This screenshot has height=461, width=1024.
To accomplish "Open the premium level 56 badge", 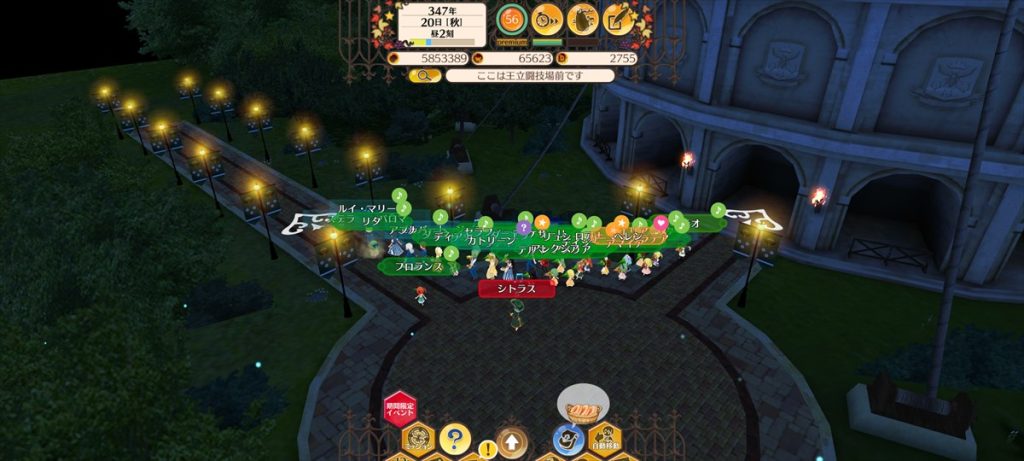I will tap(513, 19).
